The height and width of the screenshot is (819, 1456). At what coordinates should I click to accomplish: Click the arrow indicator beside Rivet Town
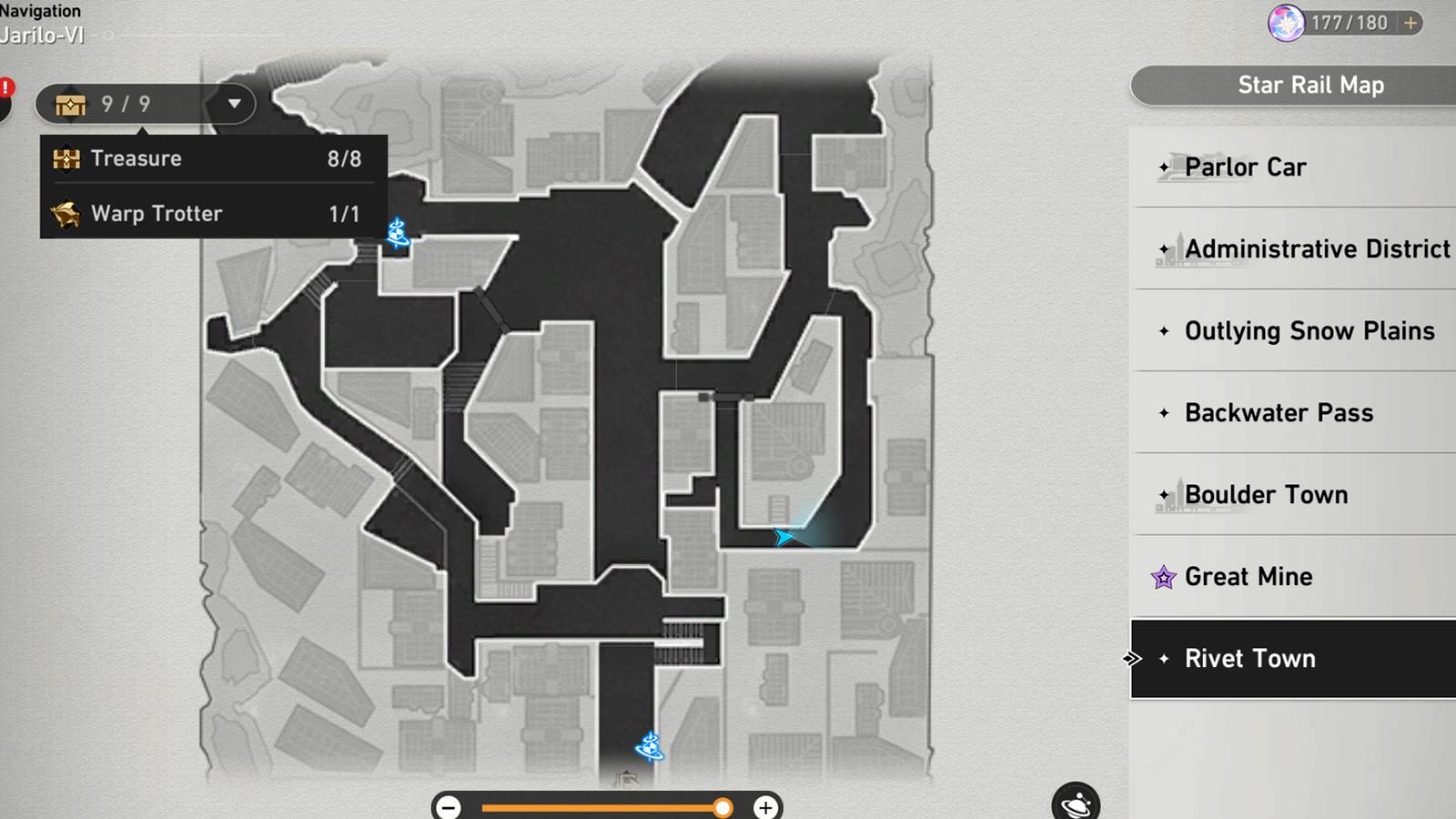[1133, 658]
